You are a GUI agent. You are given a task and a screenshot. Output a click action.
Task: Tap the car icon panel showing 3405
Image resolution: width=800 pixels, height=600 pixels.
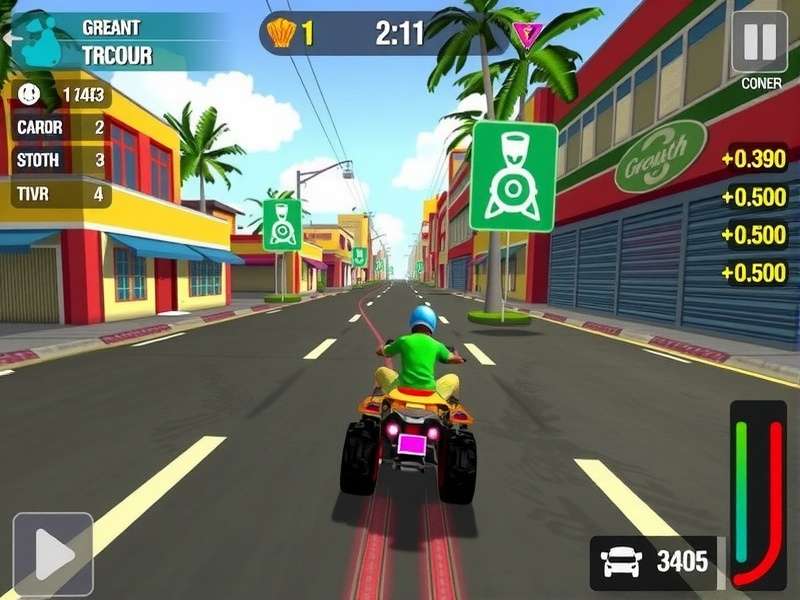(x=655, y=563)
